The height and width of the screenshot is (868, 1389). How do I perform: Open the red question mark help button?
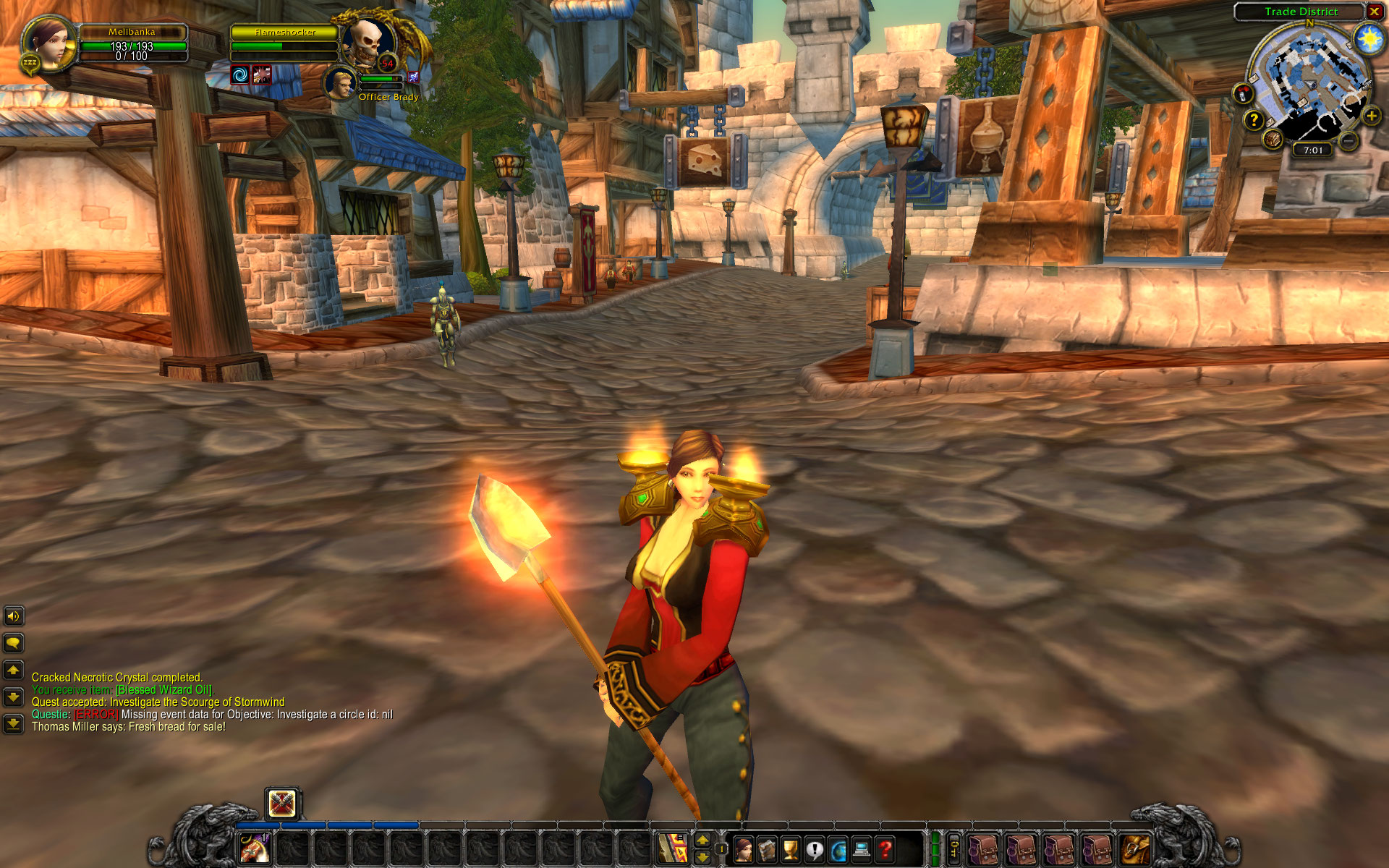(x=885, y=849)
